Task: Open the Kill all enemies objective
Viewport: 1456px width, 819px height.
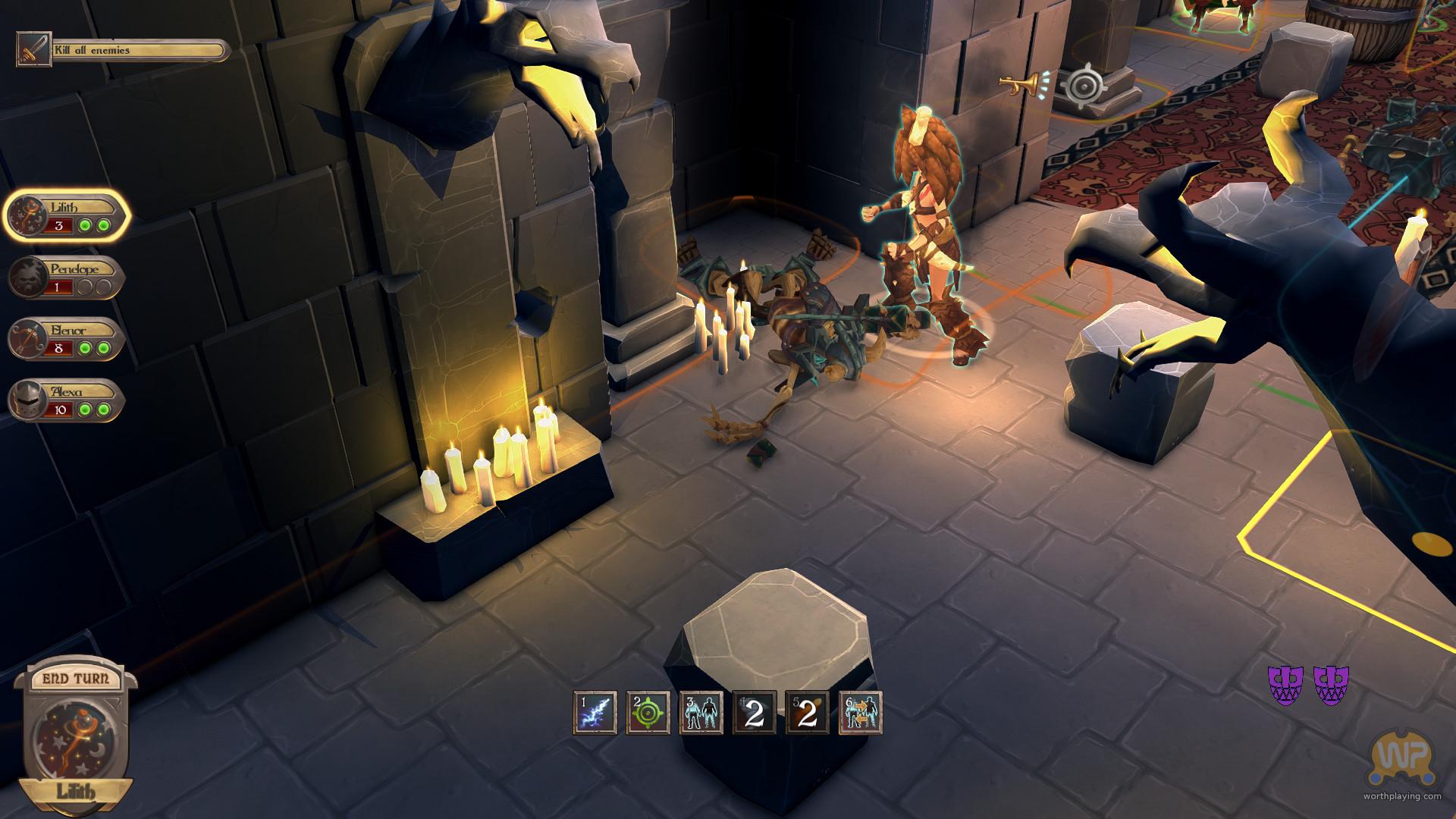Action: (123, 51)
